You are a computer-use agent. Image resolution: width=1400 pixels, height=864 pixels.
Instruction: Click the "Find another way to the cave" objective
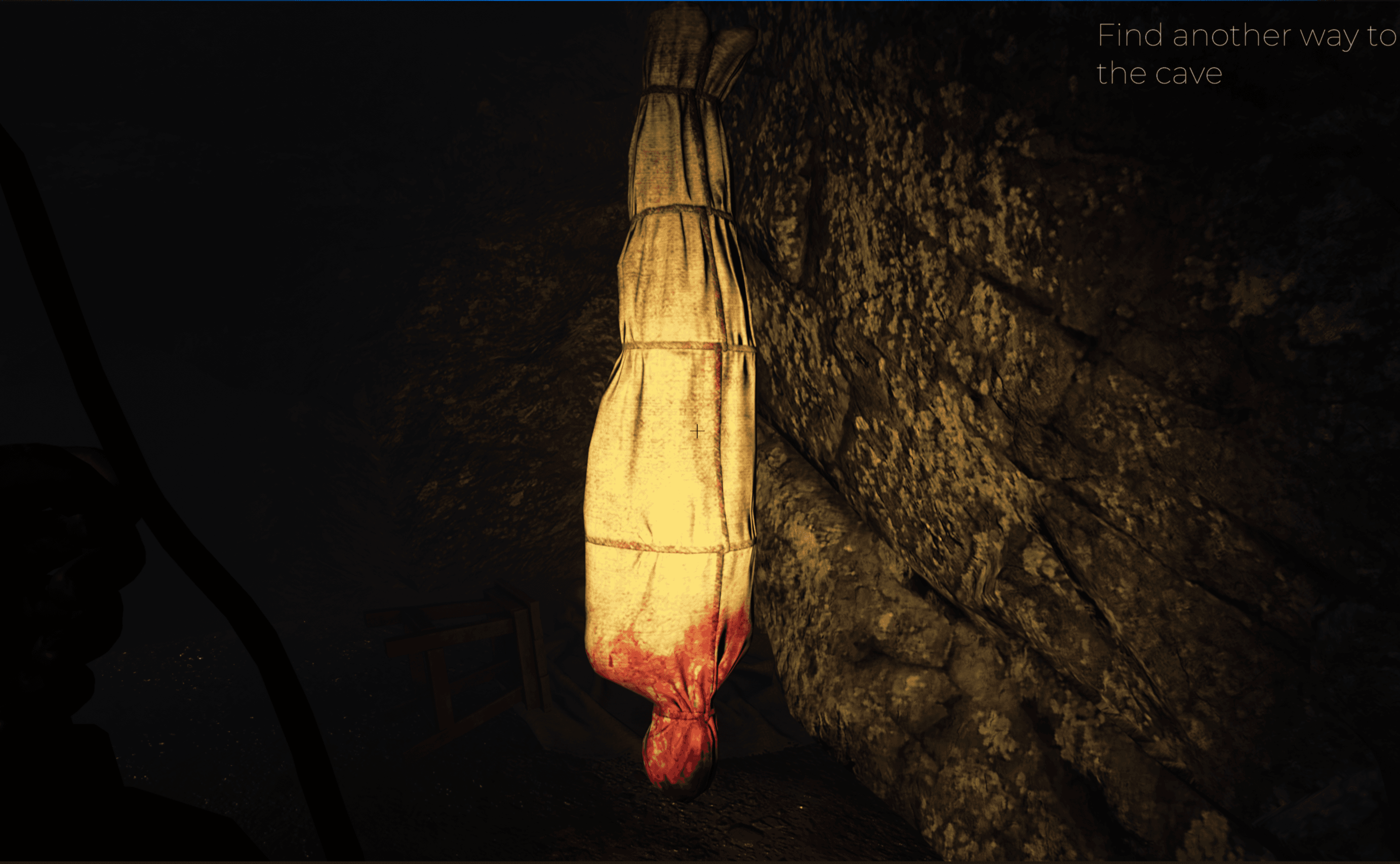[1246, 54]
